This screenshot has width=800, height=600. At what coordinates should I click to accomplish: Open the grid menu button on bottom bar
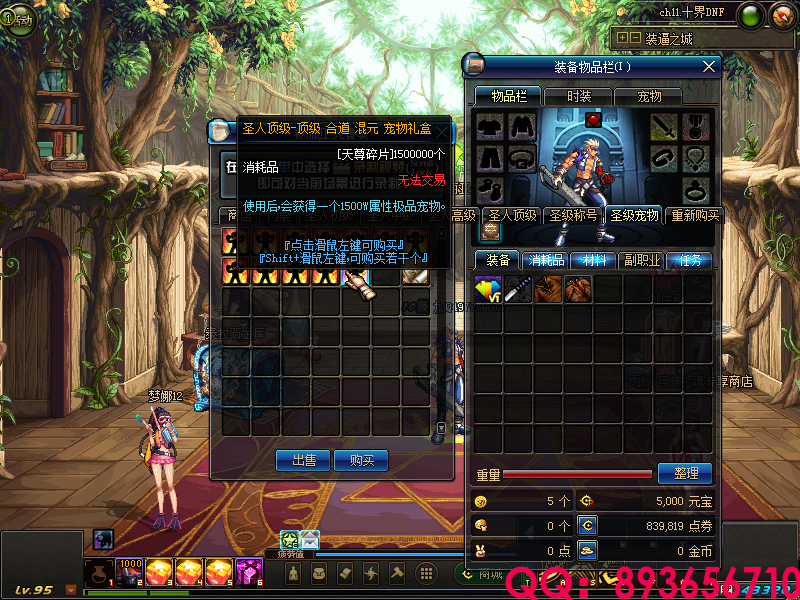(426, 573)
